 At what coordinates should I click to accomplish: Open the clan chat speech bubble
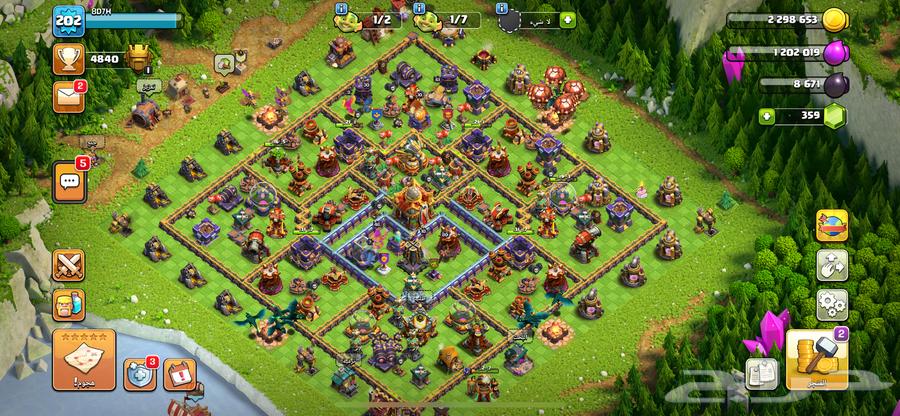[70, 180]
